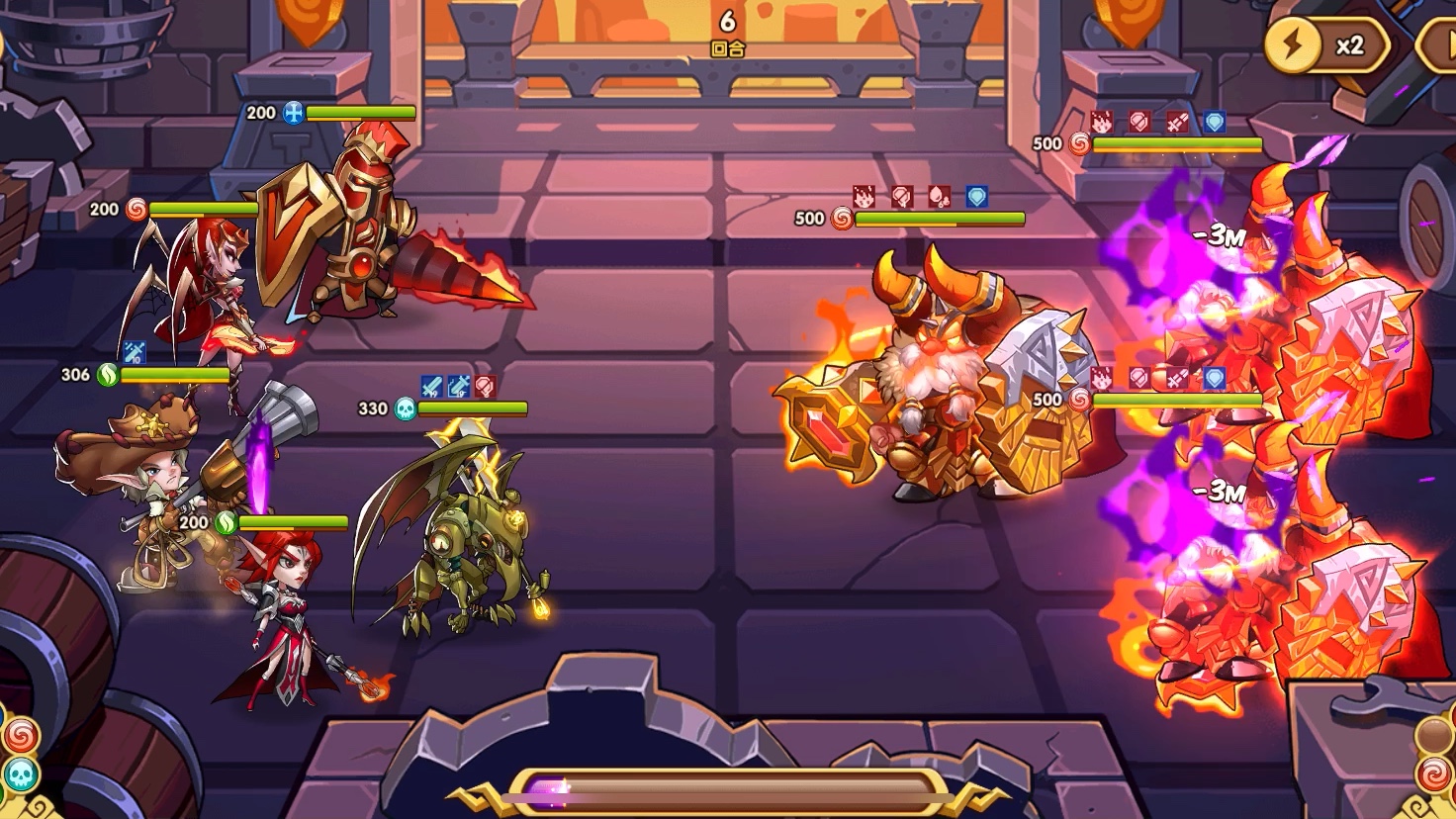Open the right team faction aura emblem

coord(1434,755)
